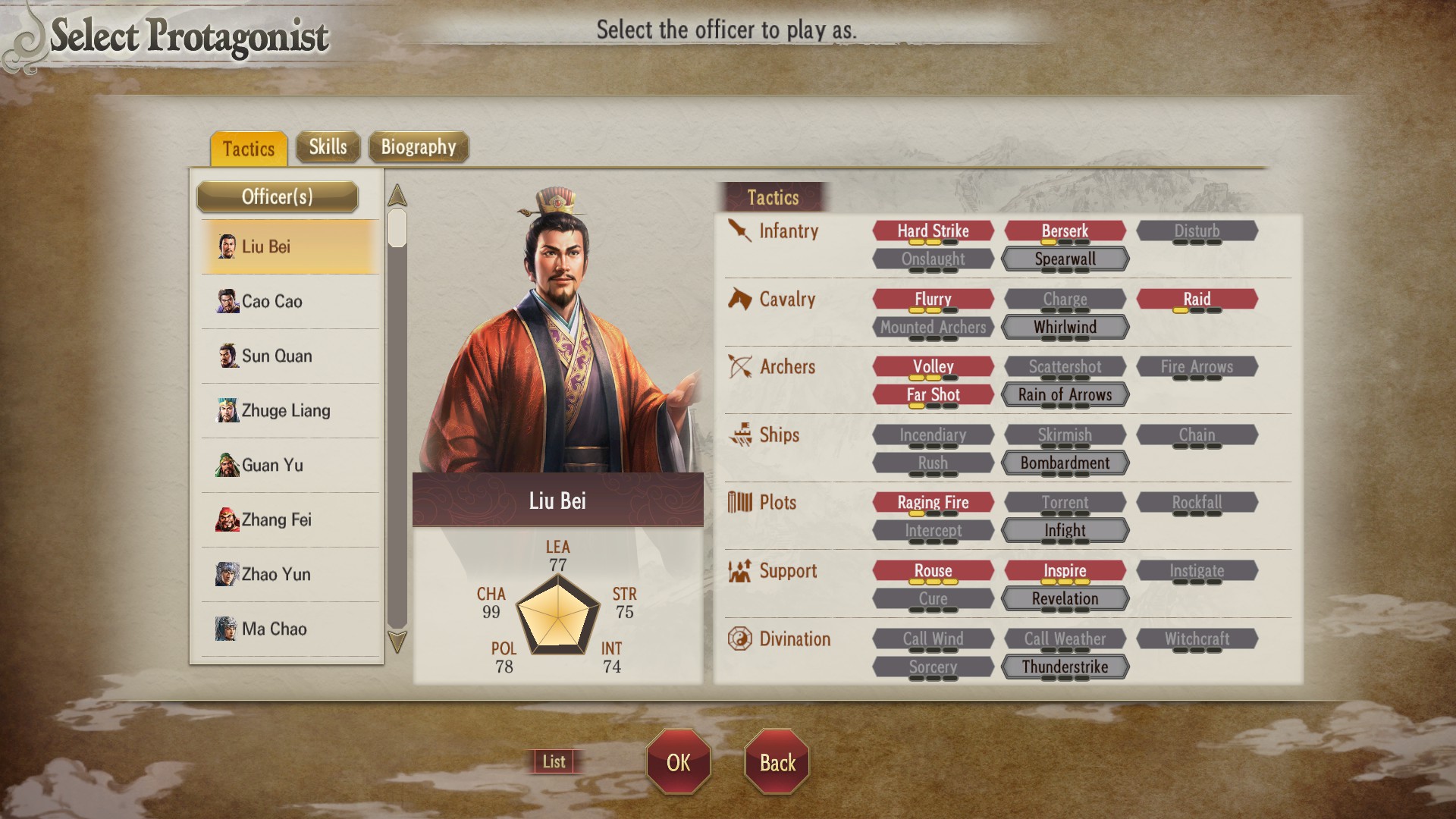Choose Cao Cao from the officer list
1456x819 pixels.
(290, 302)
